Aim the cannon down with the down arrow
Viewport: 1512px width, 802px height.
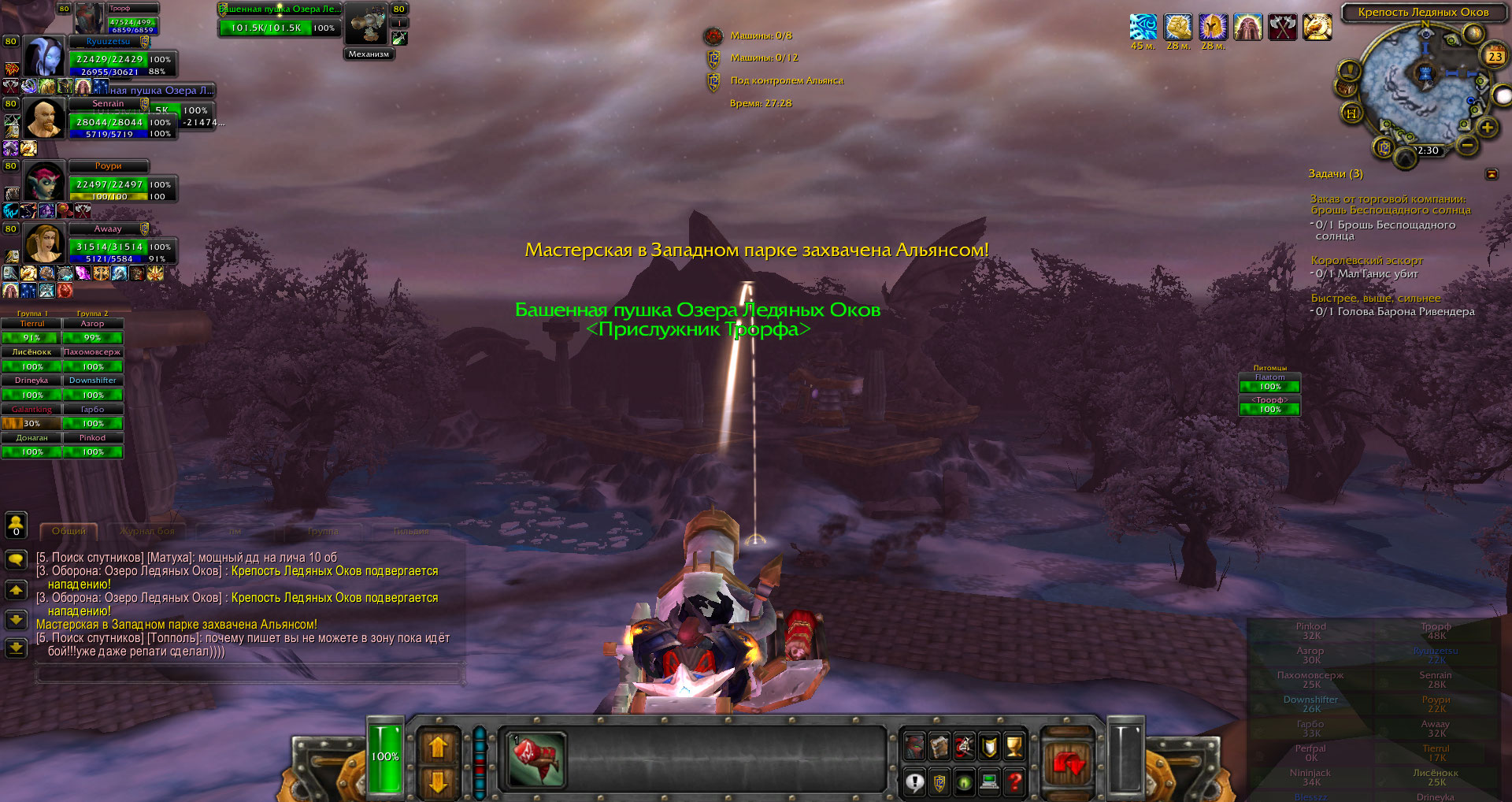coord(438,782)
